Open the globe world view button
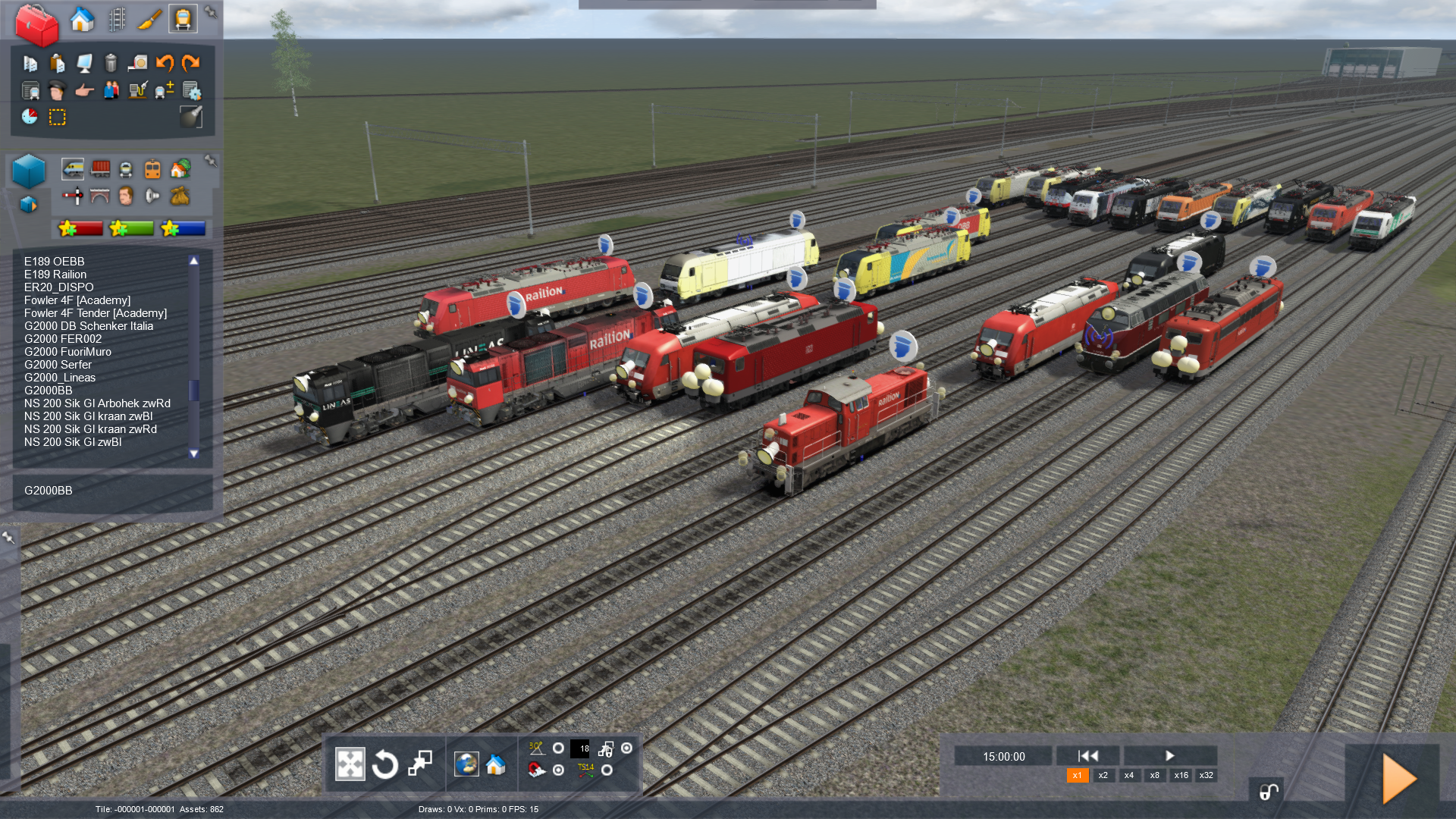This screenshot has width=1456, height=819. (466, 764)
